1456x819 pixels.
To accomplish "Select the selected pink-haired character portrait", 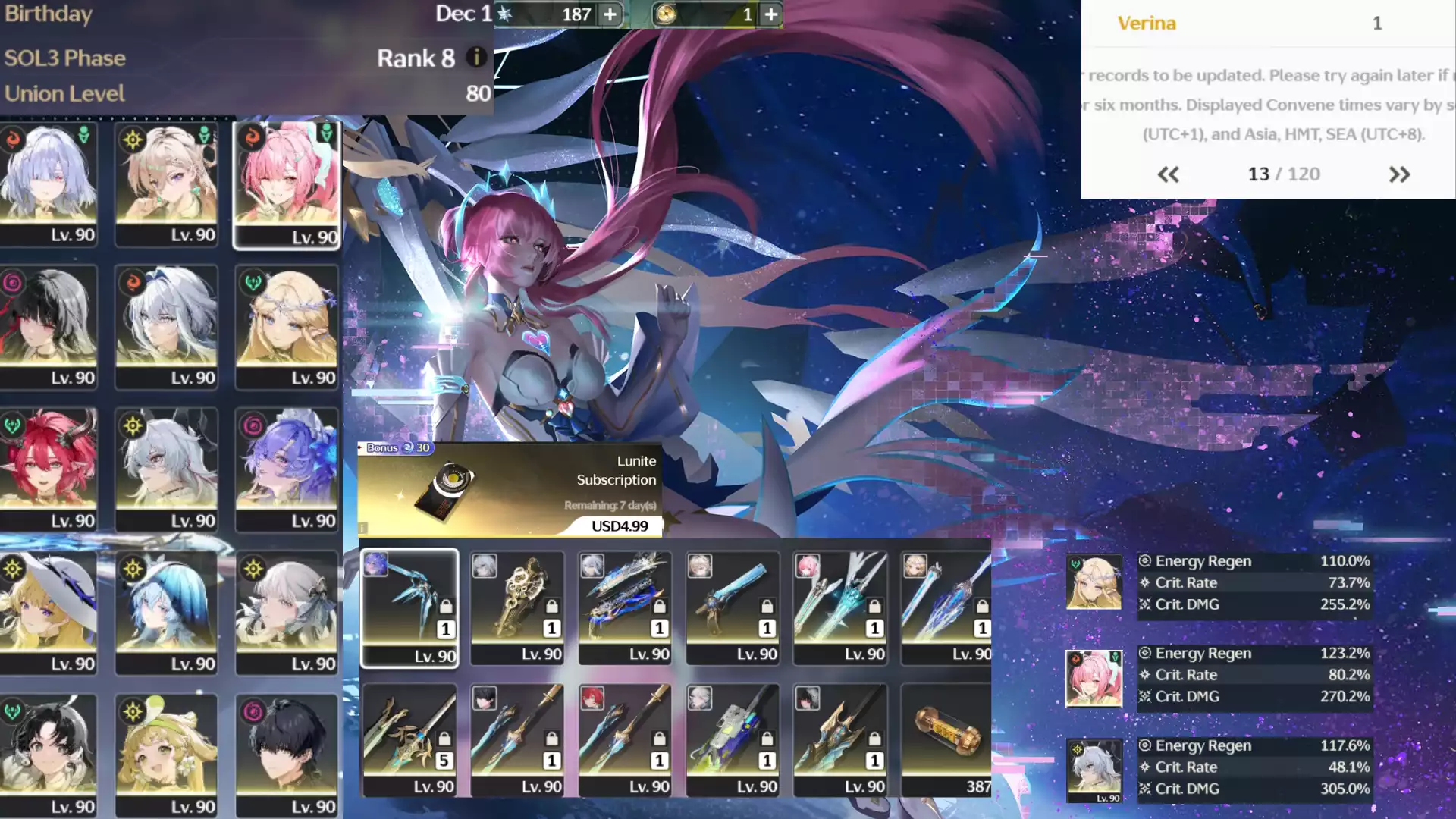I will click(x=287, y=185).
